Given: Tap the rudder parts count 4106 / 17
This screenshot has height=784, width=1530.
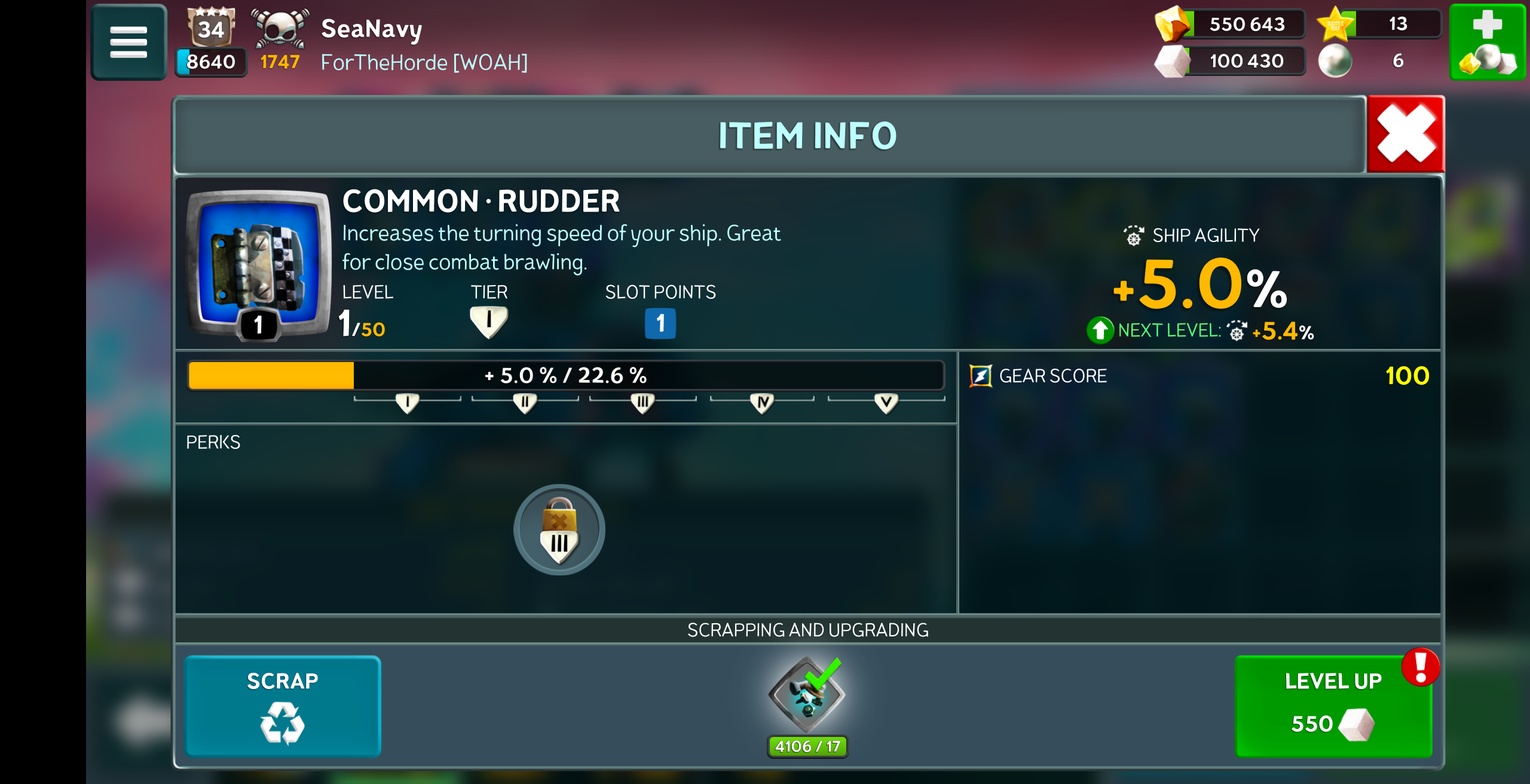Looking at the screenshot, I should tap(807, 746).
